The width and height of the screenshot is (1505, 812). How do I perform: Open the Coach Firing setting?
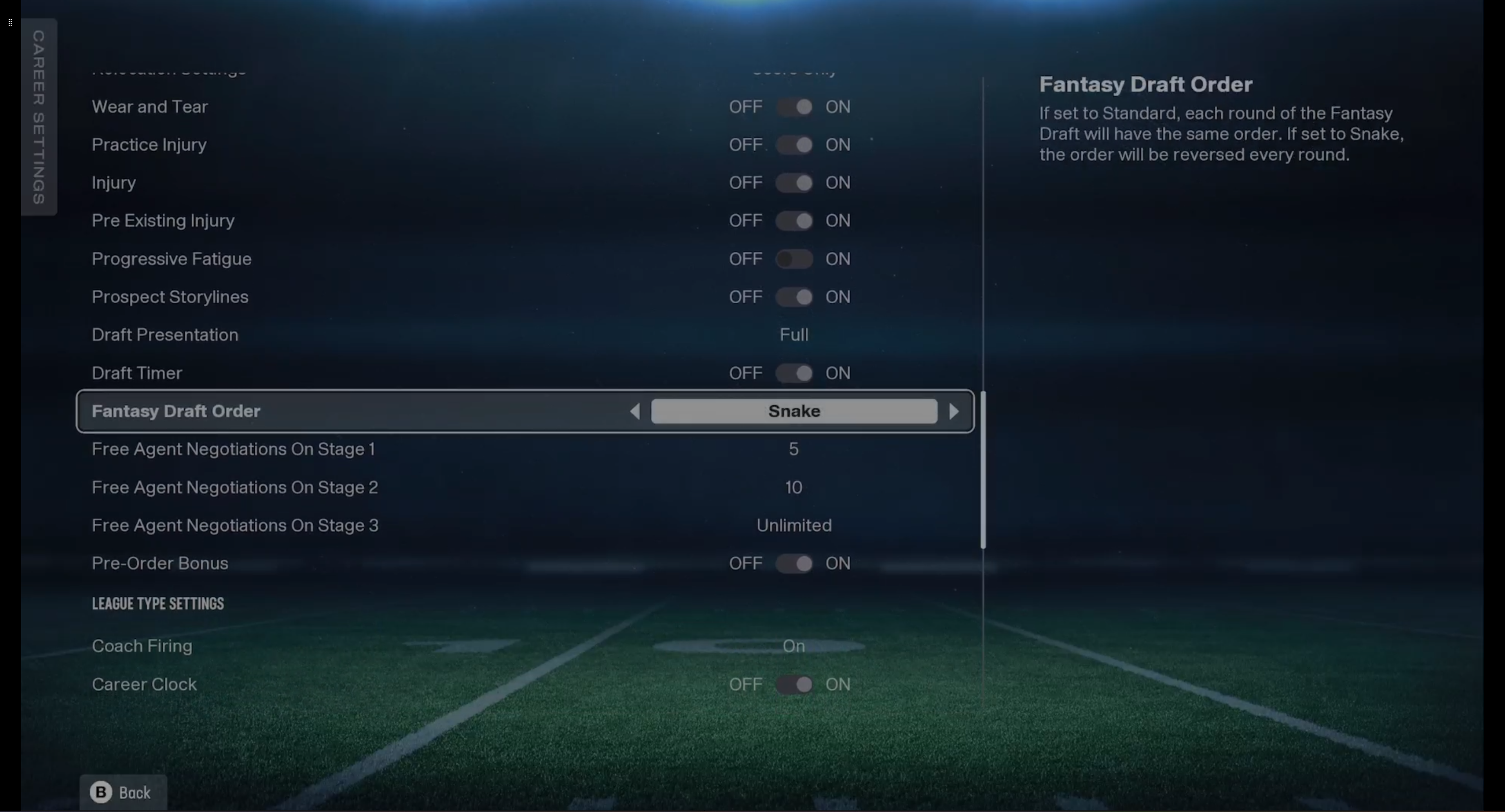793,646
